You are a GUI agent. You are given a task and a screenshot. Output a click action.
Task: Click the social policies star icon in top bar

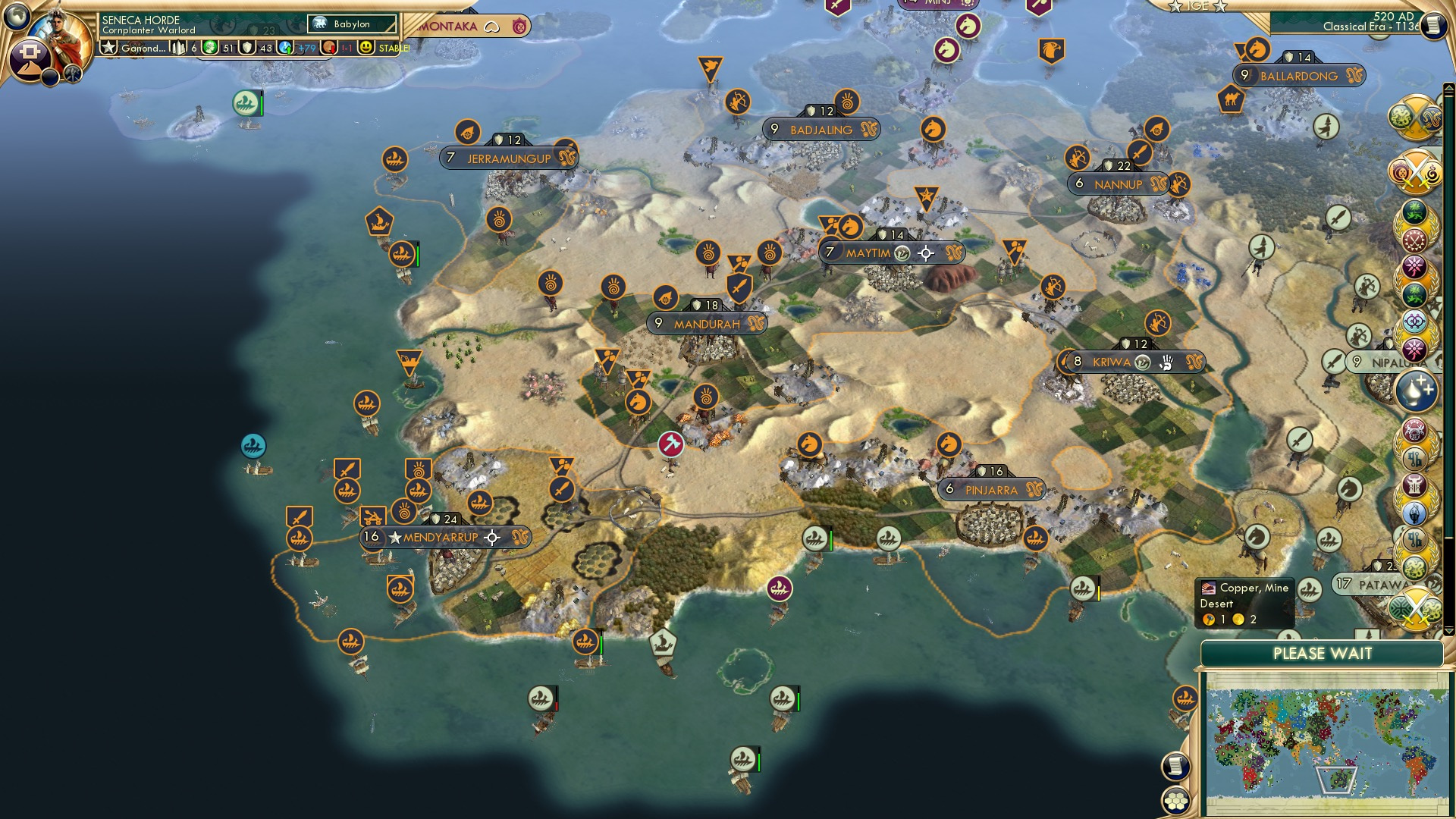(x=110, y=48)
